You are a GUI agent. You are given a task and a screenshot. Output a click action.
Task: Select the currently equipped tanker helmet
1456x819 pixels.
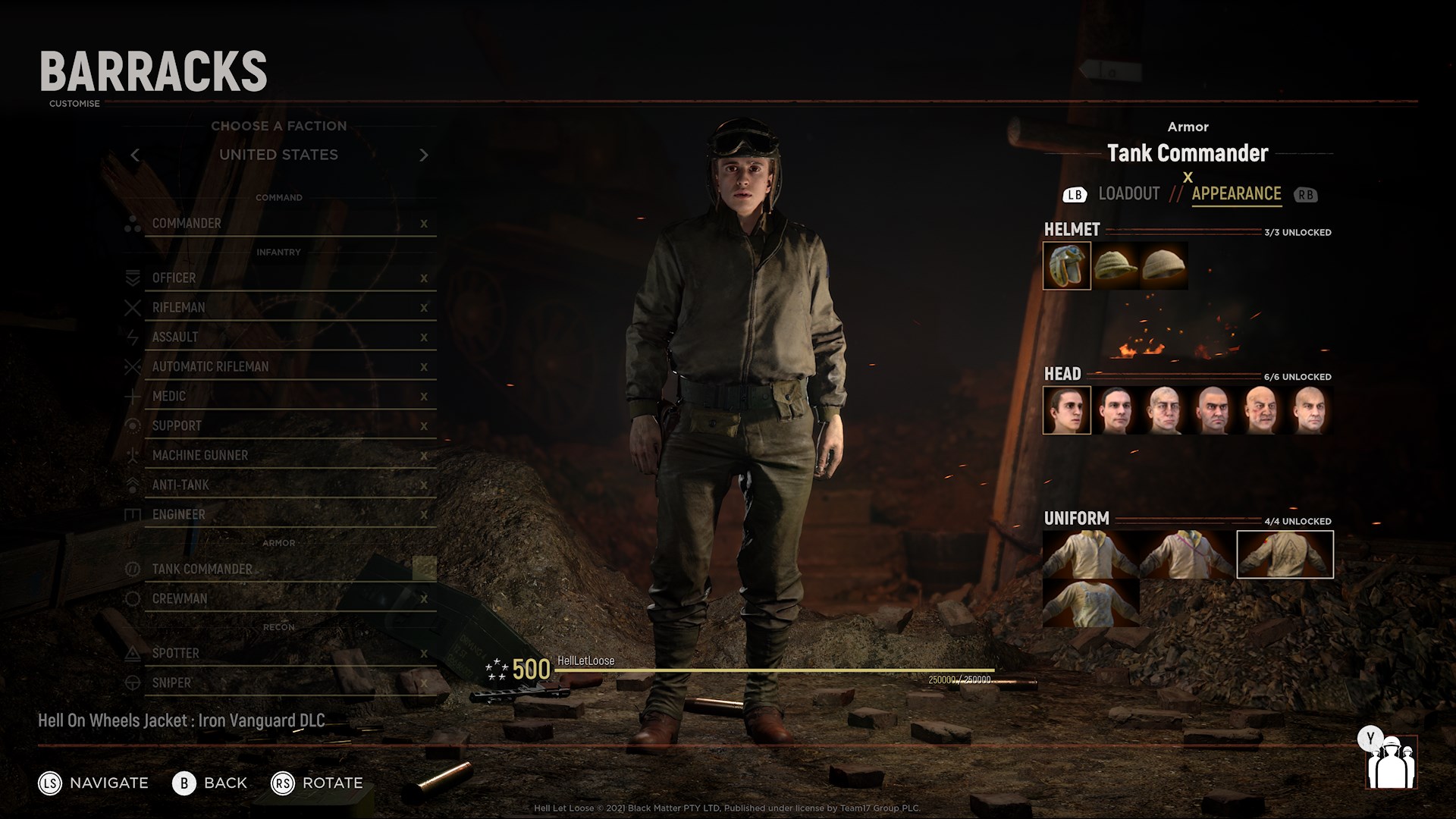pyautogui.click(x=1066, y=265)
